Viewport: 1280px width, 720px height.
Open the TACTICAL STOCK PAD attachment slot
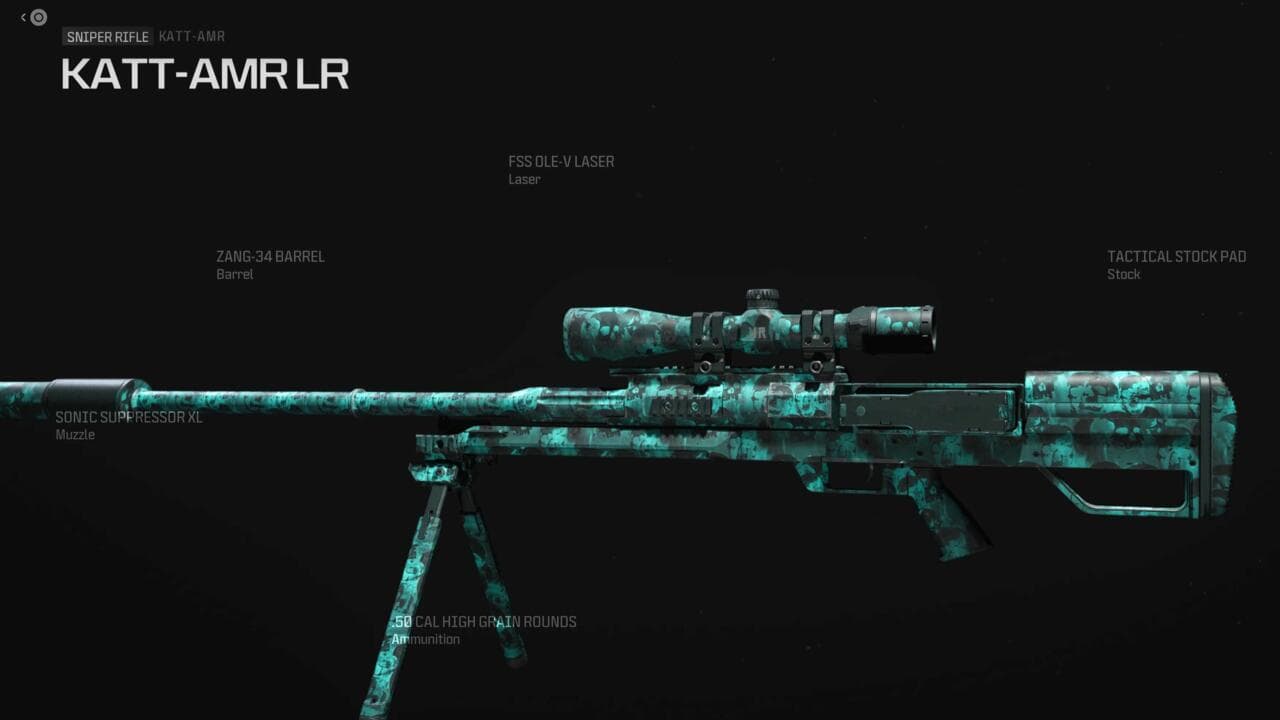click(x=1175, y=256)
